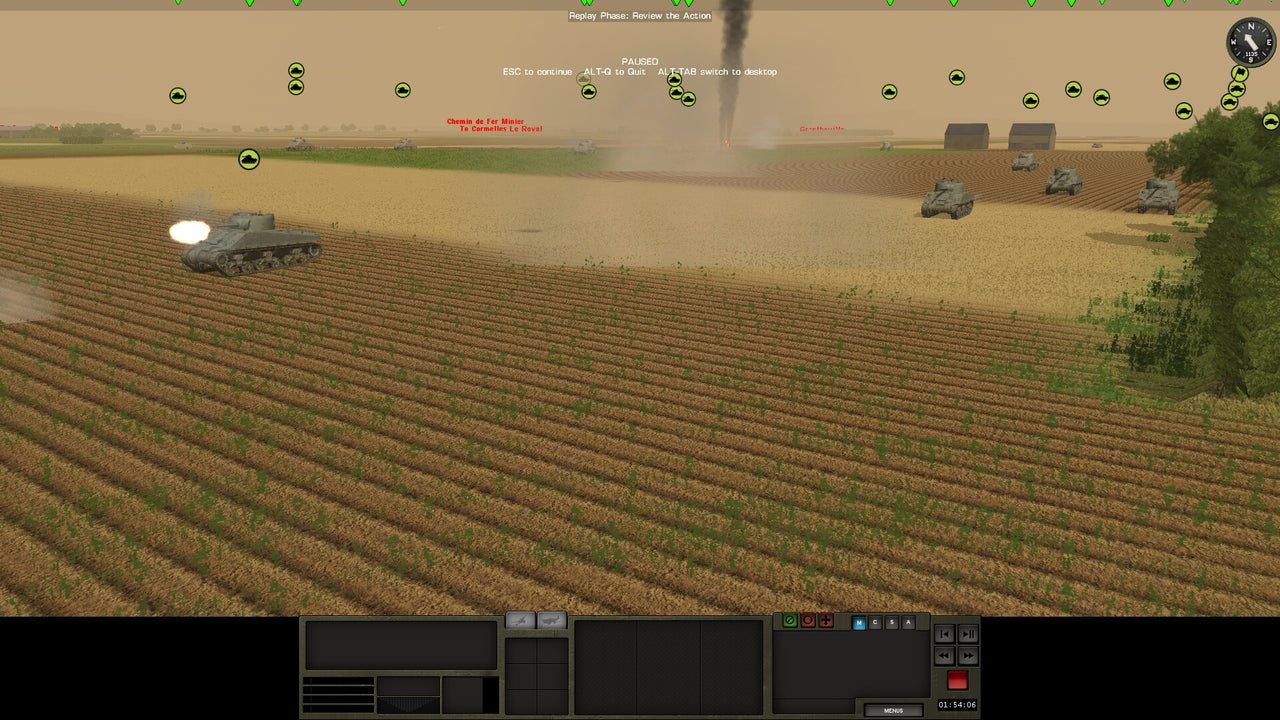Fast-forward the action replay
Screen dimensions: 1280x720
[968, 655]
